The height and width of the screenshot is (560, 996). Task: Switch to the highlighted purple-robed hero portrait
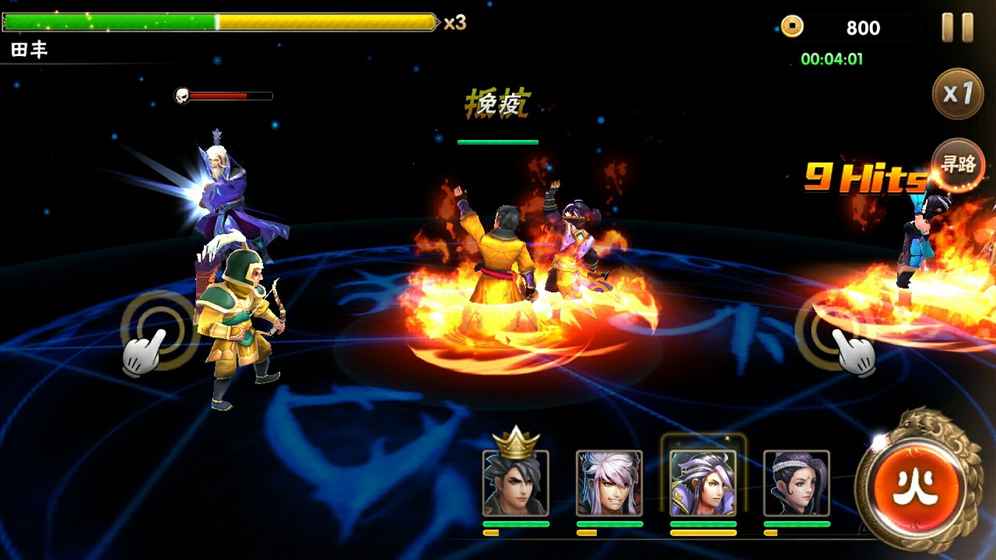[x=703, y=482]
